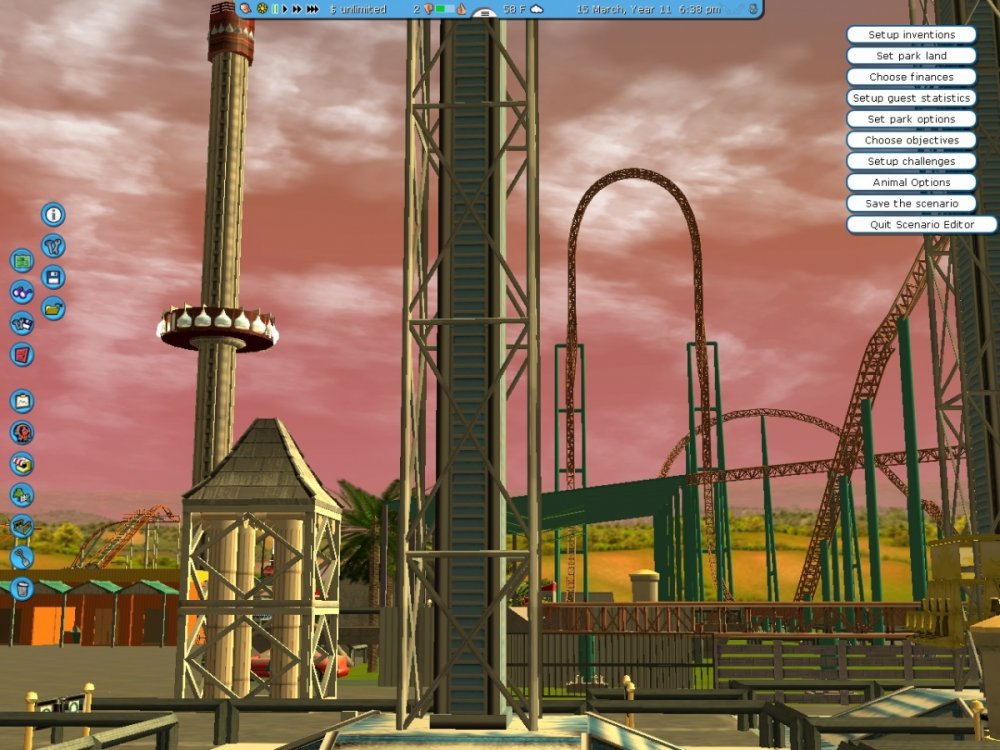Open the Choose finances option
1000x750 pixels.
point(911,77)
